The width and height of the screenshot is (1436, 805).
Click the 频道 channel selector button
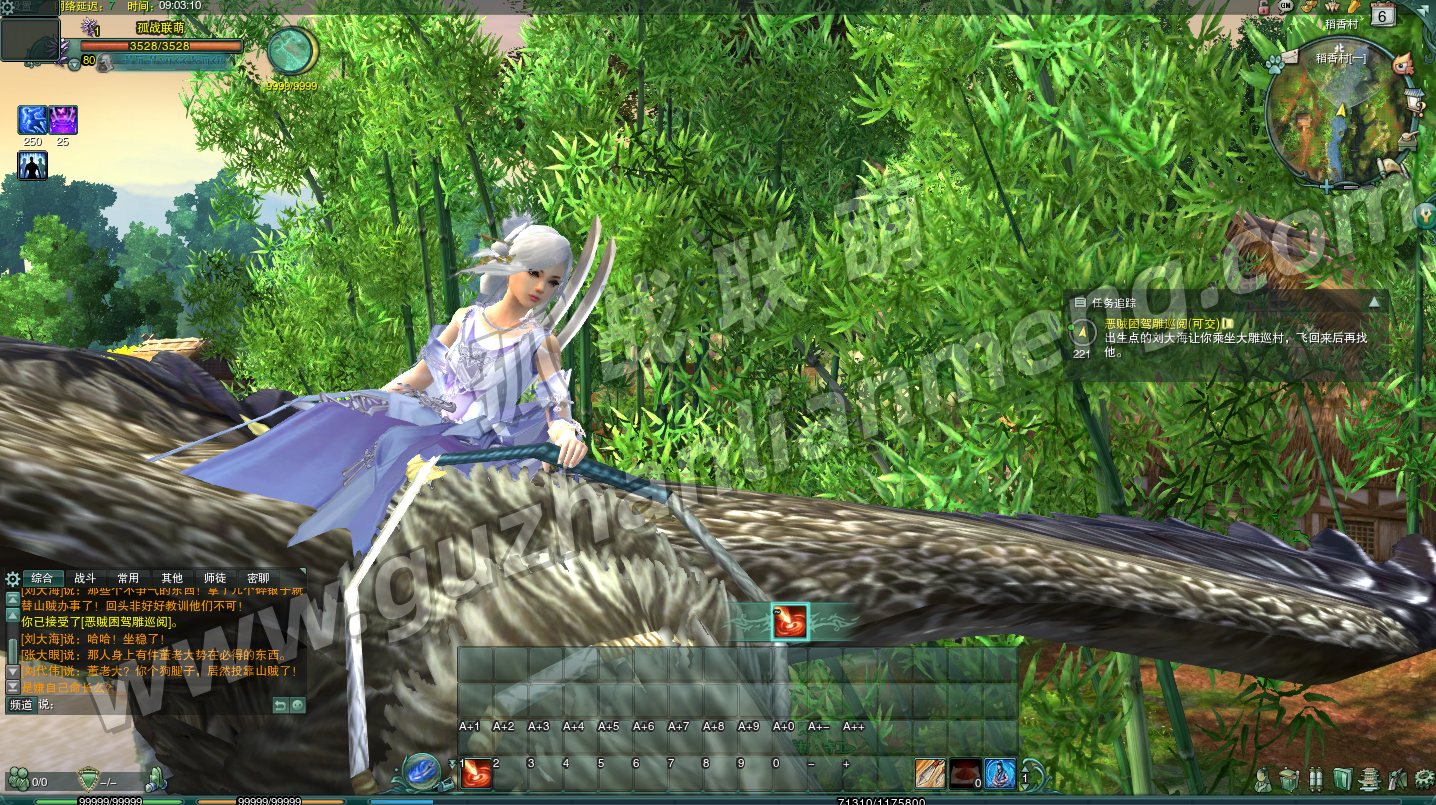pyautogui.click(x=20, y=705)
